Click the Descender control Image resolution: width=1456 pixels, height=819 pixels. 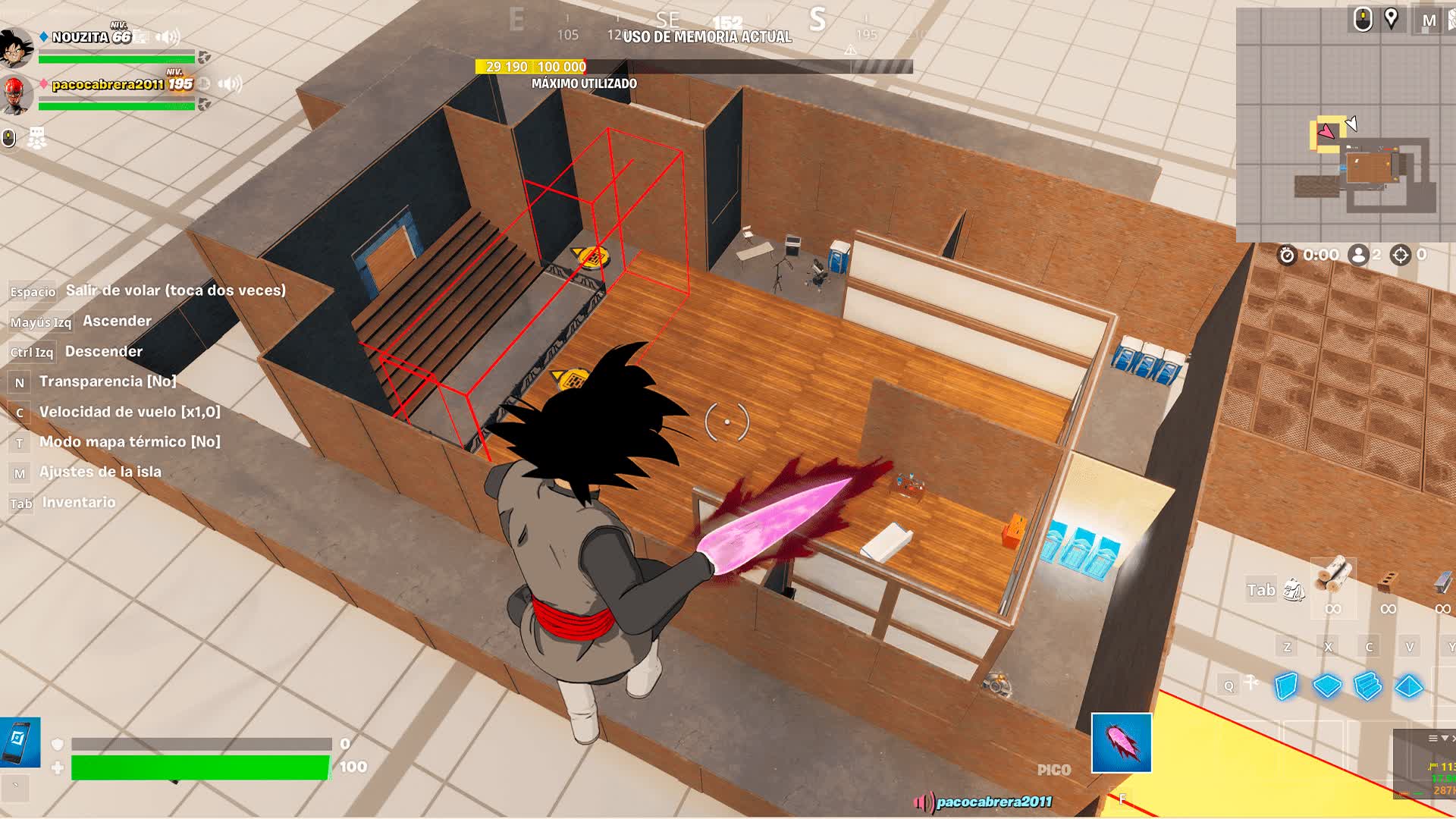click(x=103, y=351)
